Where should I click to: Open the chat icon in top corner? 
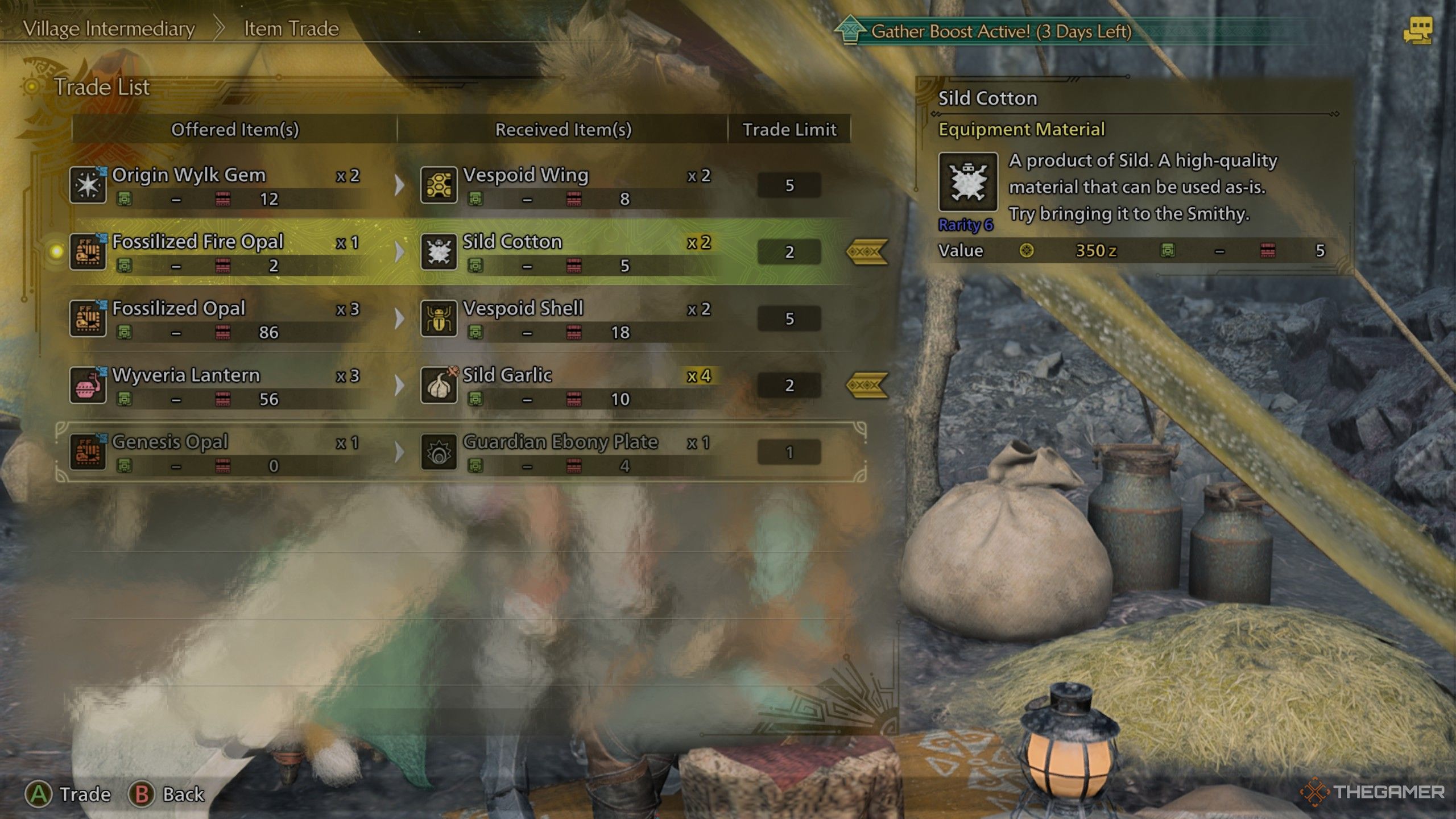click(1418, 31)
